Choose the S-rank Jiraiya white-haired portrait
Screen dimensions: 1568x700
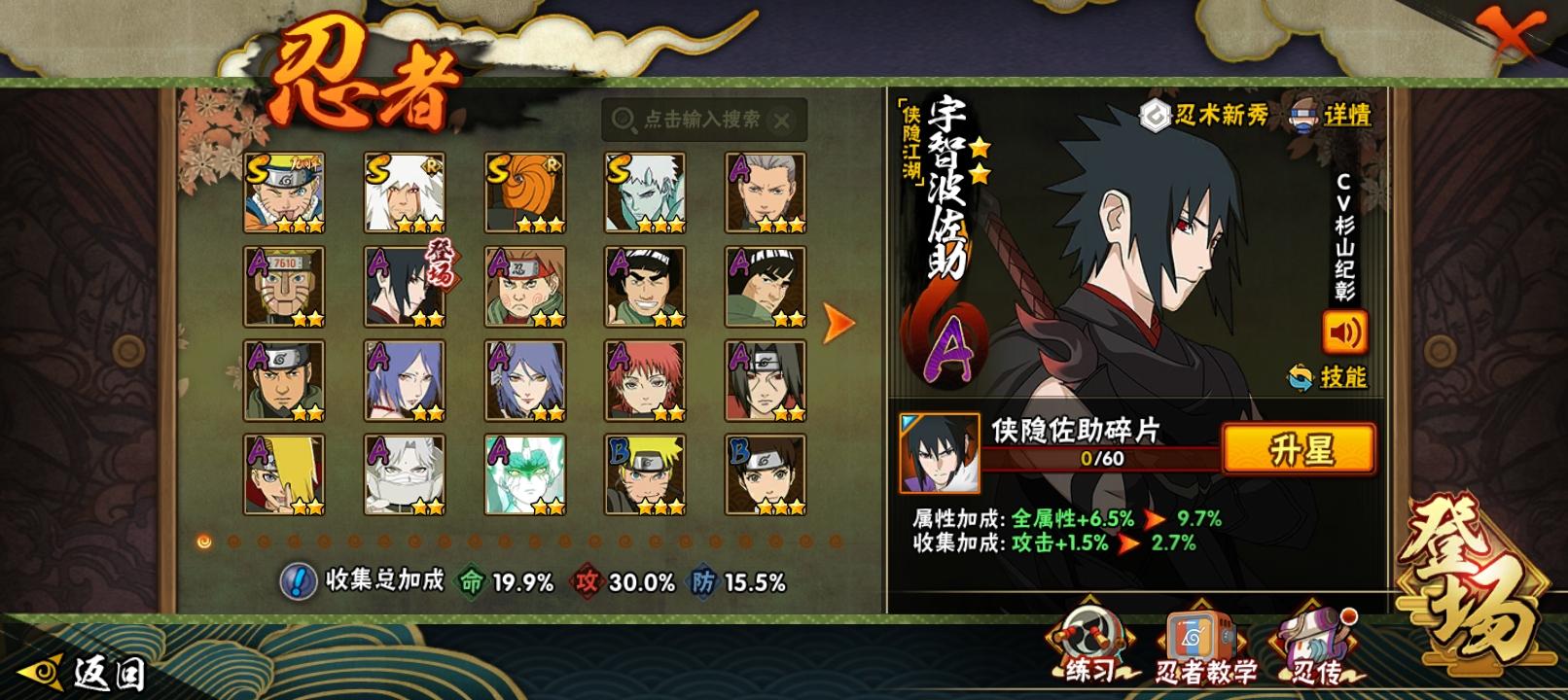pyautogui.click(x=405, y=192)
